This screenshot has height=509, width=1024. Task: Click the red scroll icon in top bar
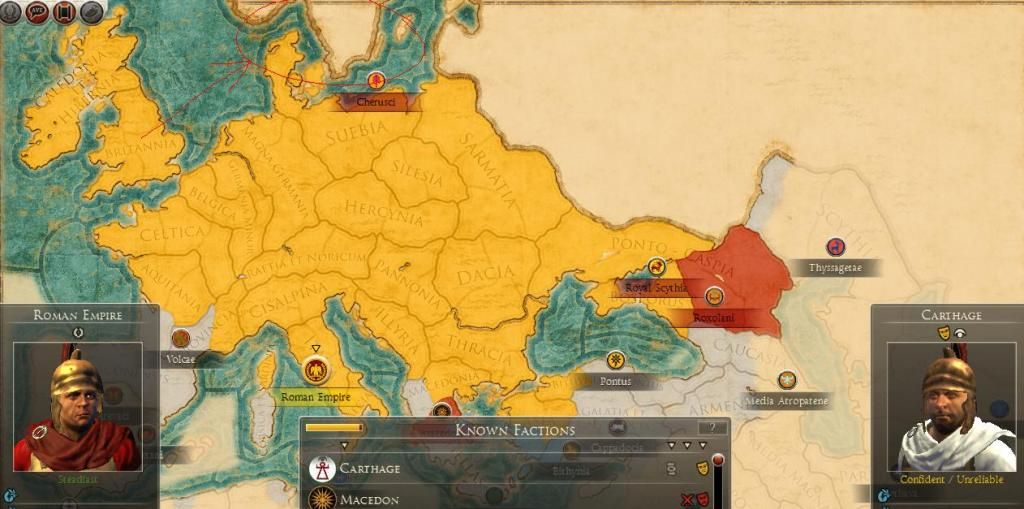coord(64,12)
